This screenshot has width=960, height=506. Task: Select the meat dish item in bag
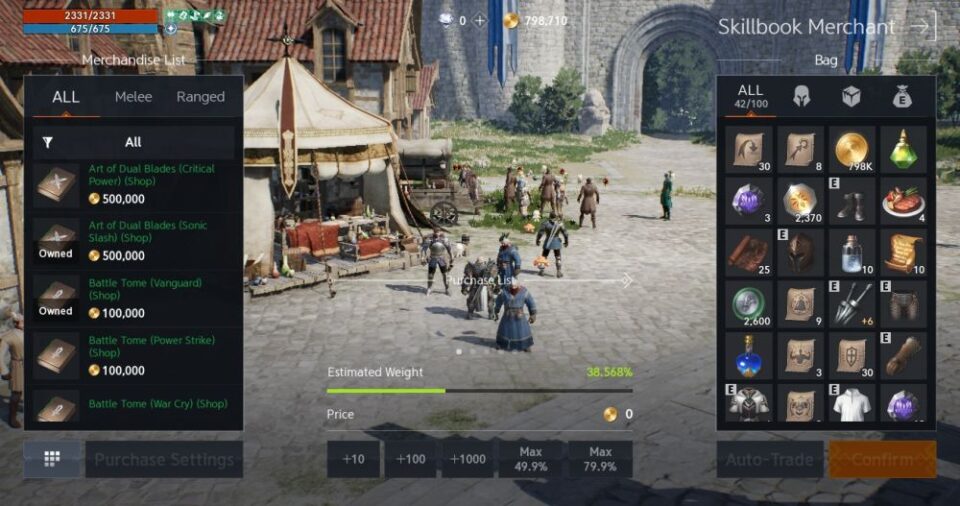click(x=904, y=201)
